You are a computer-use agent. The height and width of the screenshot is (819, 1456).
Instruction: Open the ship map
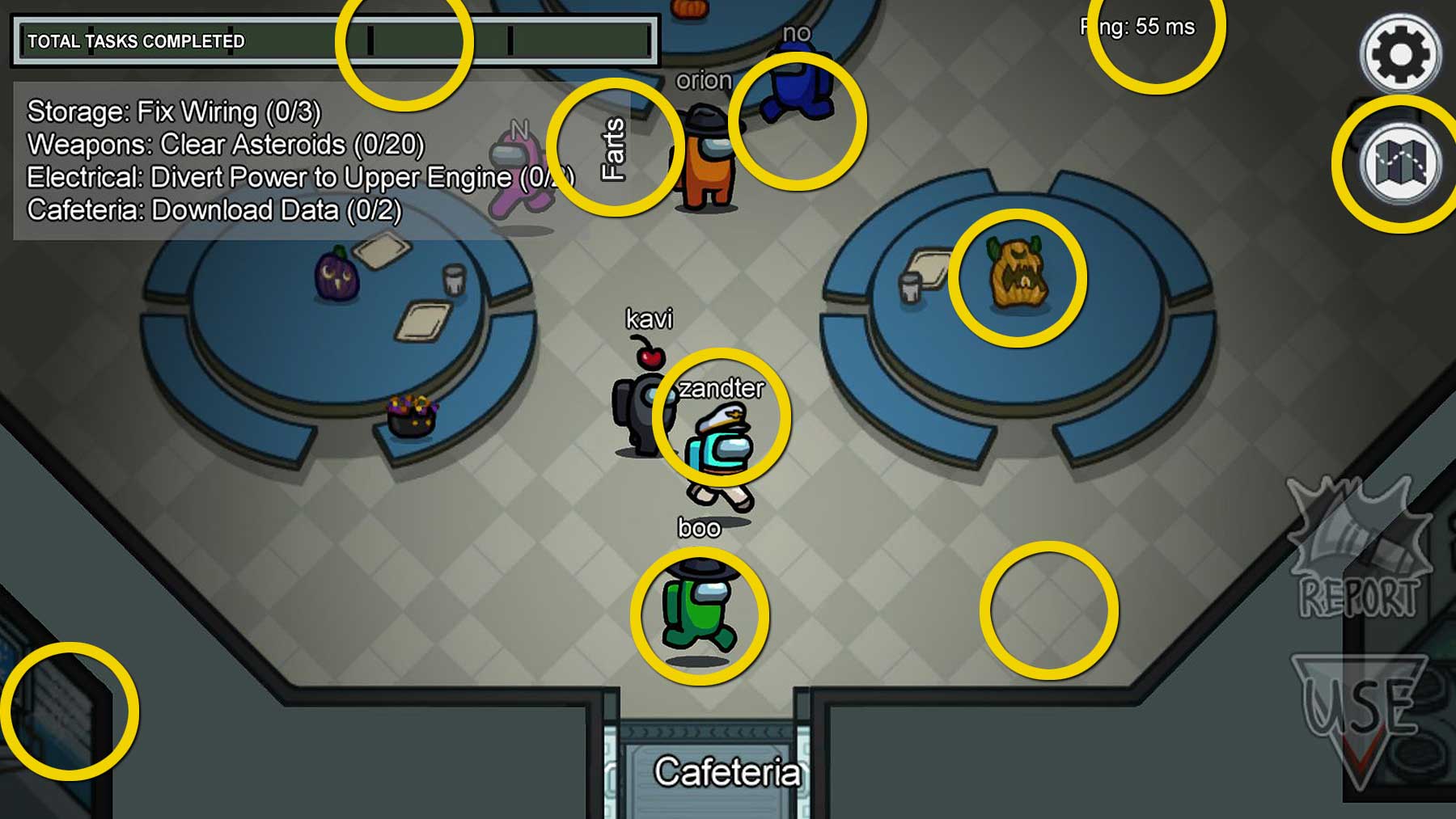[x=1400, y=163]
